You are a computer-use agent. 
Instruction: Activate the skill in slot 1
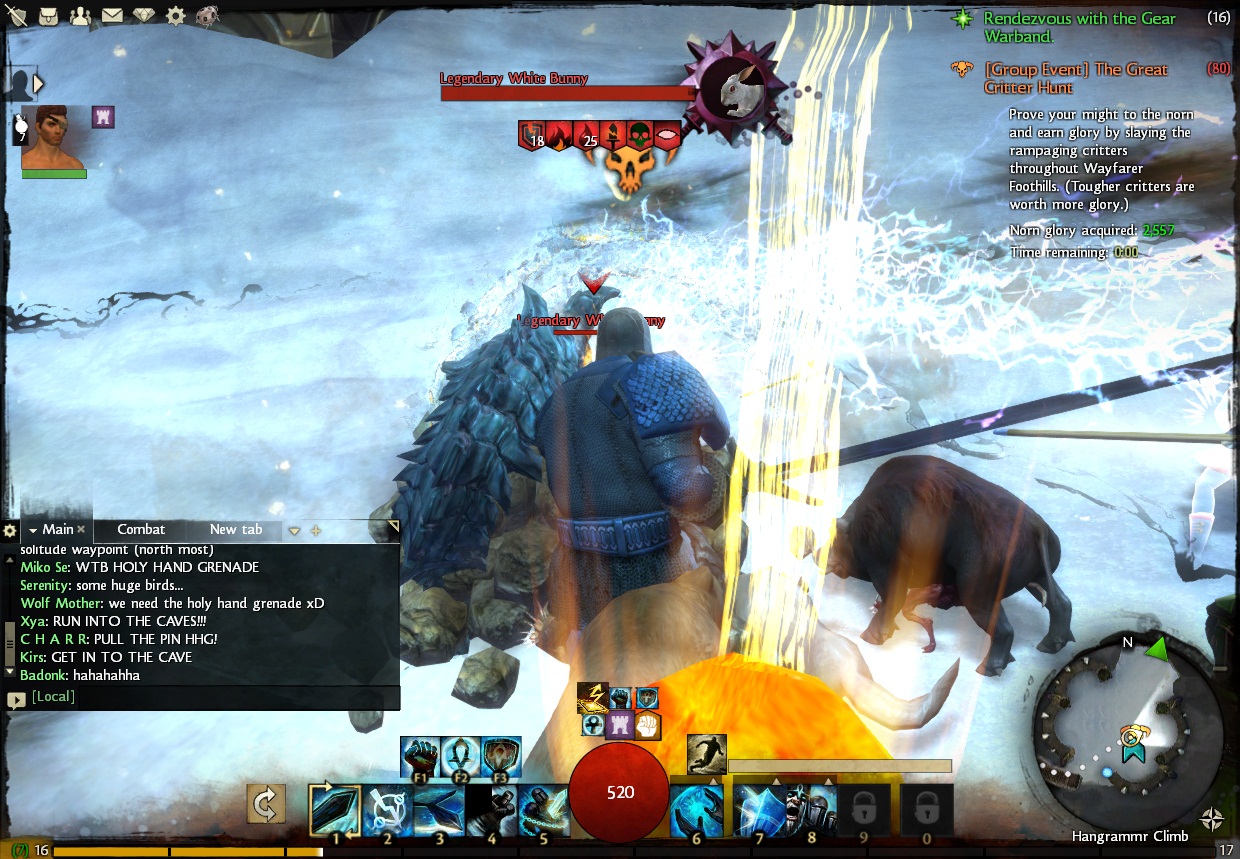click(x=336, y=808)
